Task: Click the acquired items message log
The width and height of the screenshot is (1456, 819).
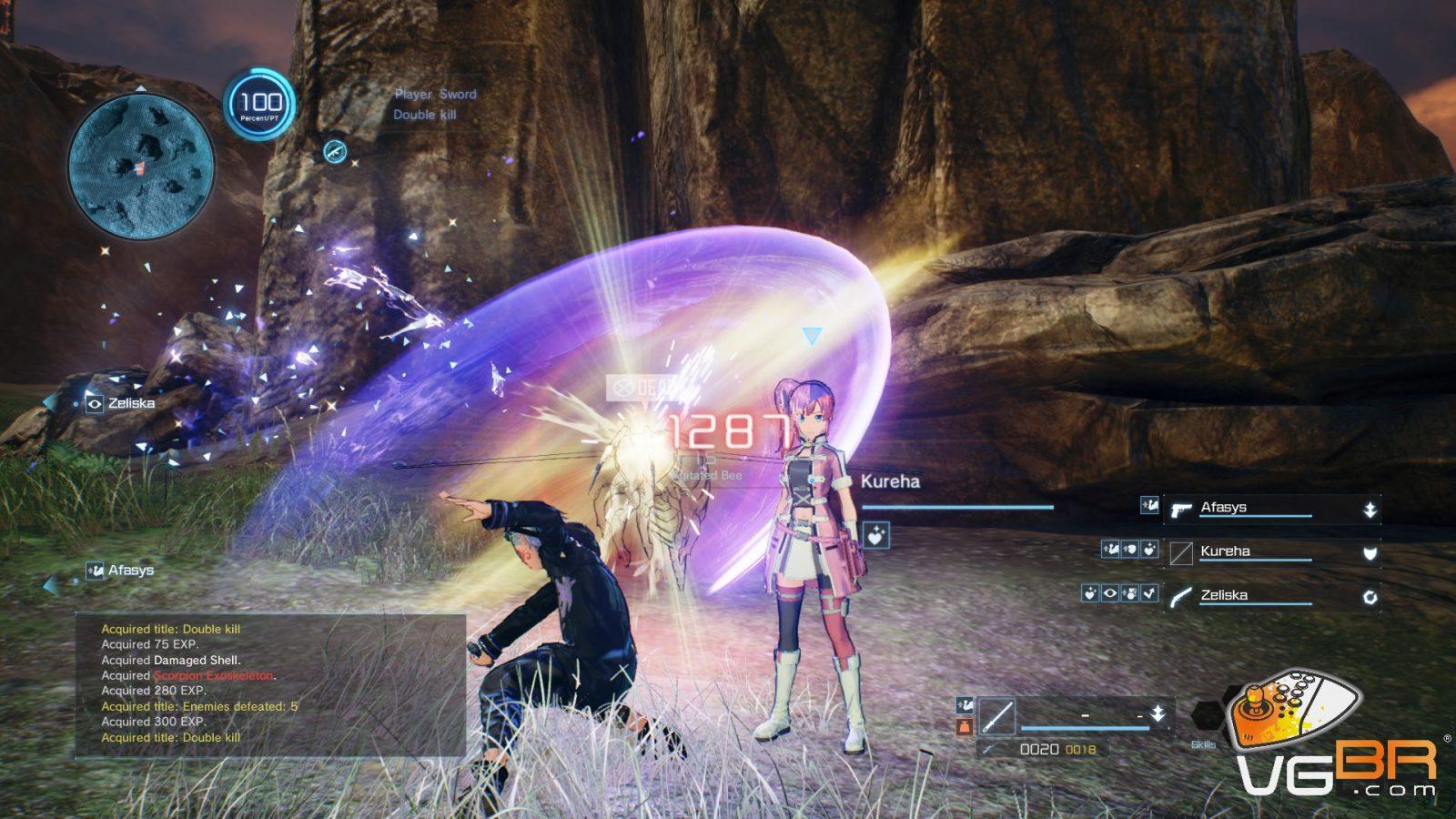Action: [x=270, y=683]
